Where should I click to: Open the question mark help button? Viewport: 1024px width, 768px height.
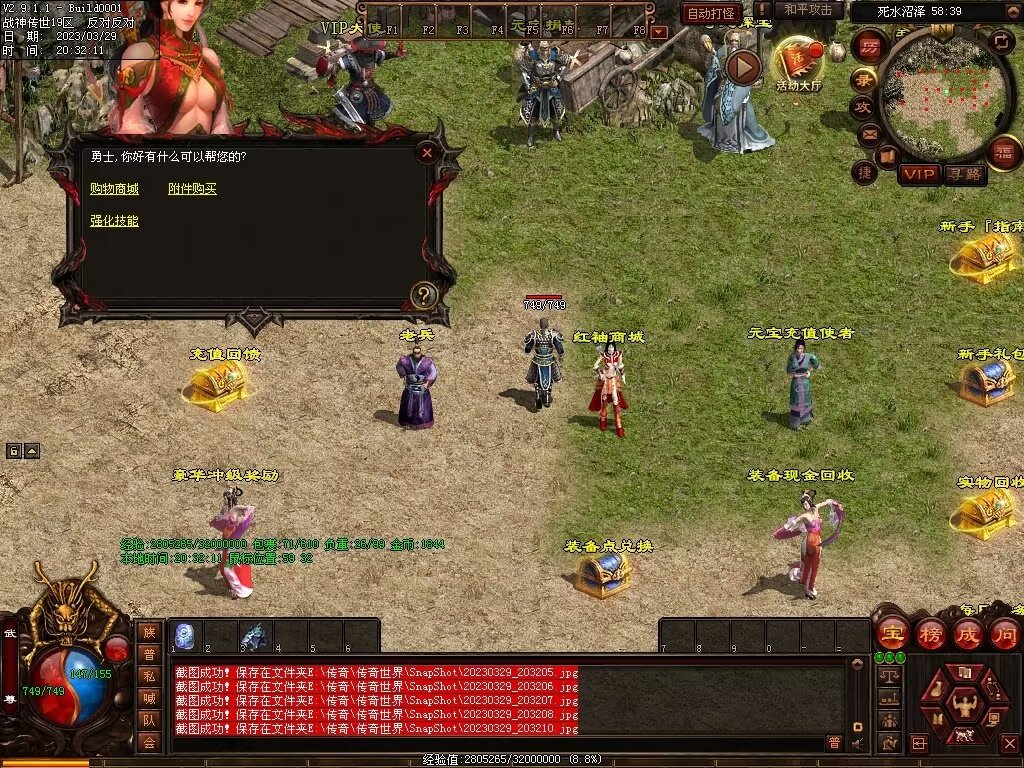coord(424,295)
